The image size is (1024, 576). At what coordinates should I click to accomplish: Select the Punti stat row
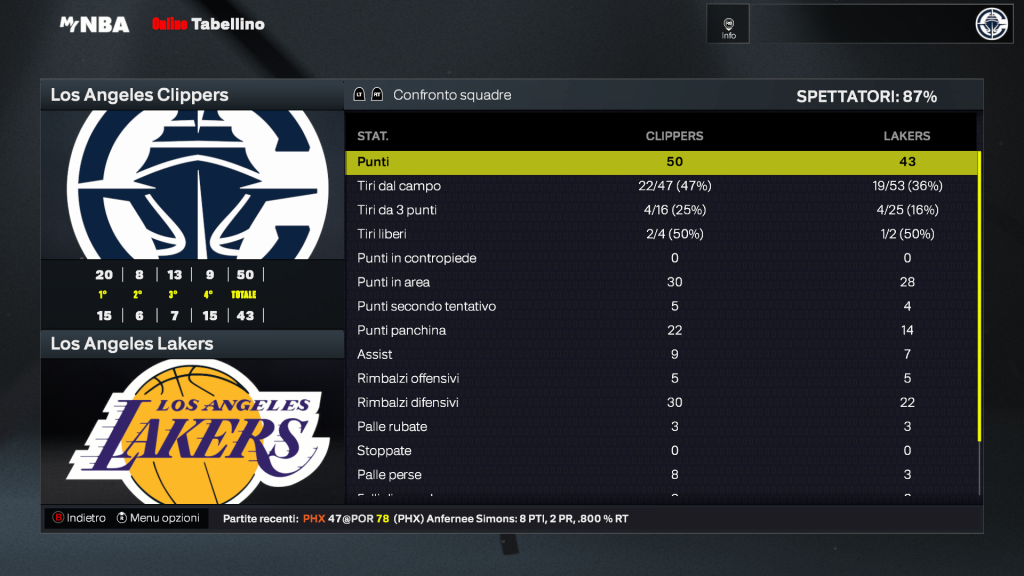click(x=660, y=162)
